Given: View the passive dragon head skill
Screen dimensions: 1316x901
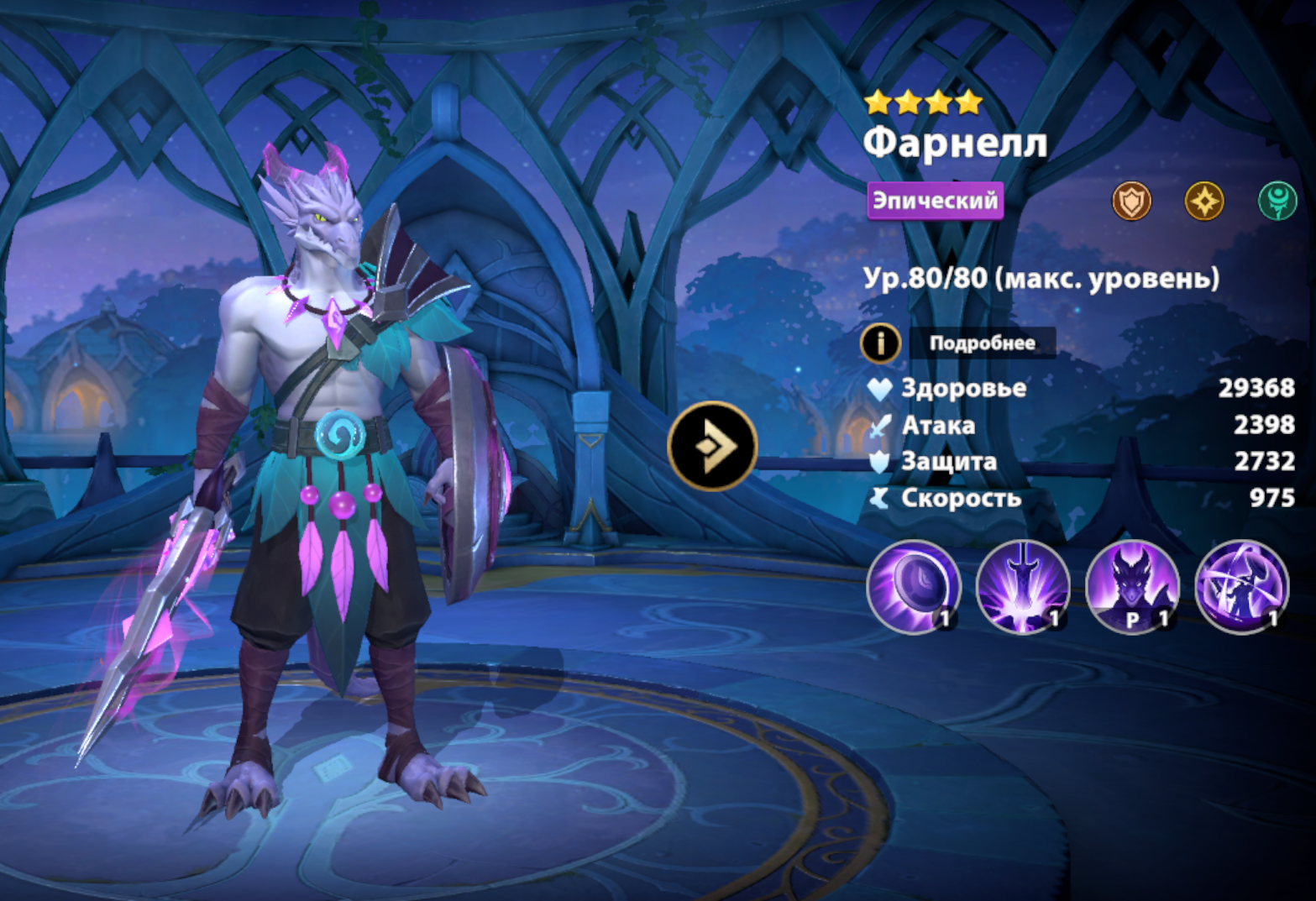Looking at the screenshot, I should (1132, 586).
